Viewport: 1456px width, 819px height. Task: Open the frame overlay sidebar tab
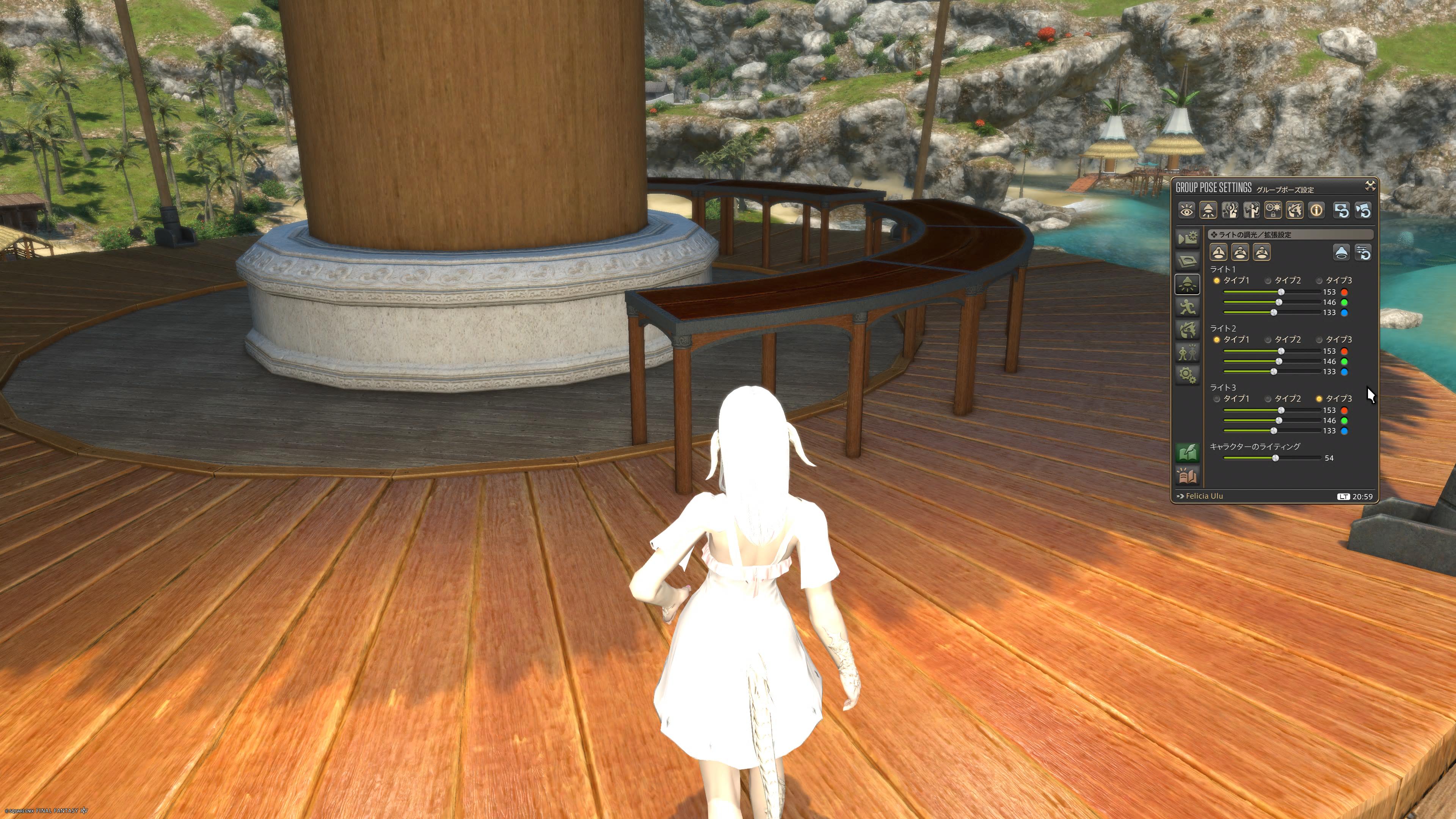tap(1187, 260)
